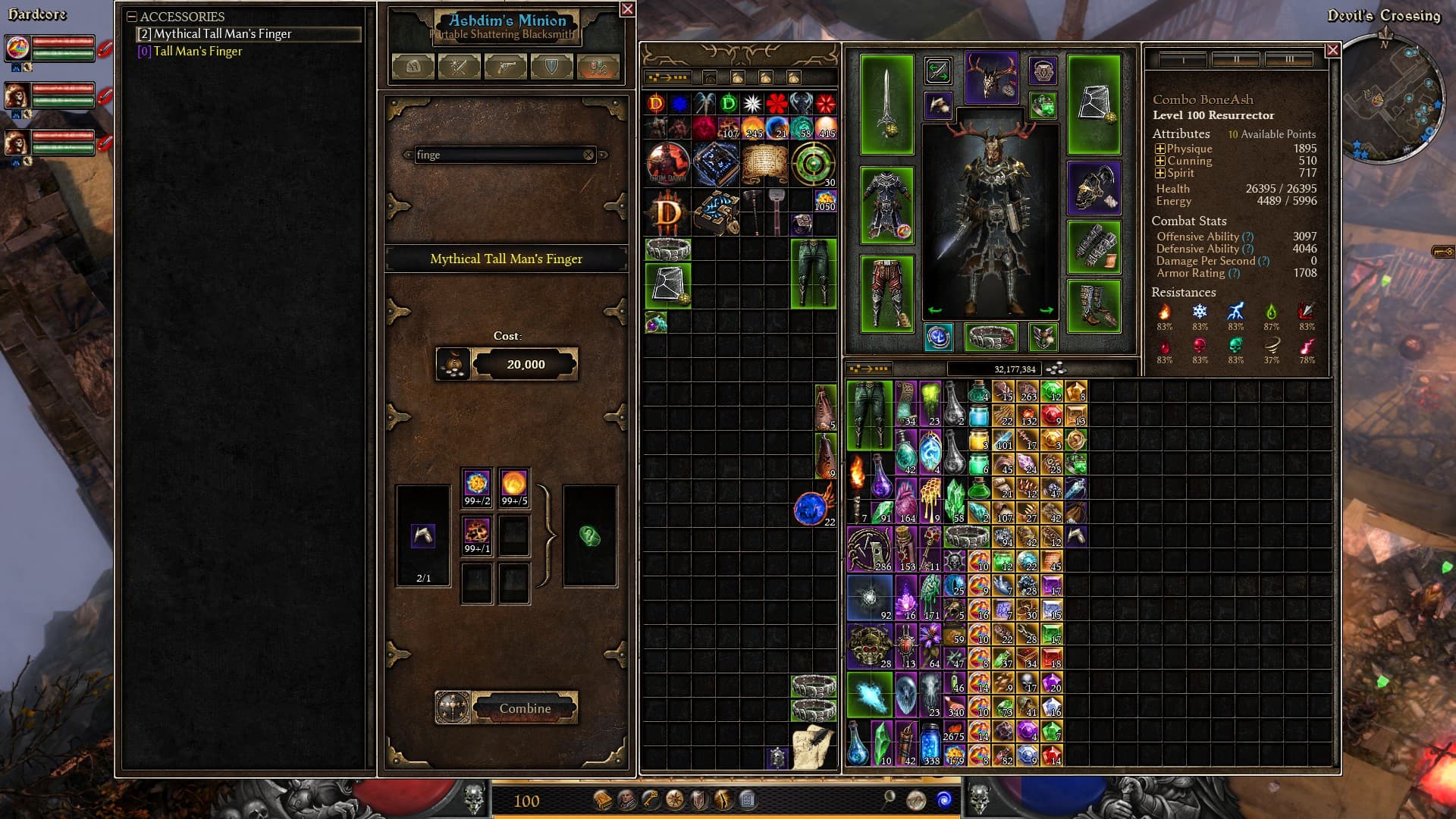Select Mythical Tall Man's Finger recipe
Viewport: 1456px width, 819px height.
pos(222,34)
